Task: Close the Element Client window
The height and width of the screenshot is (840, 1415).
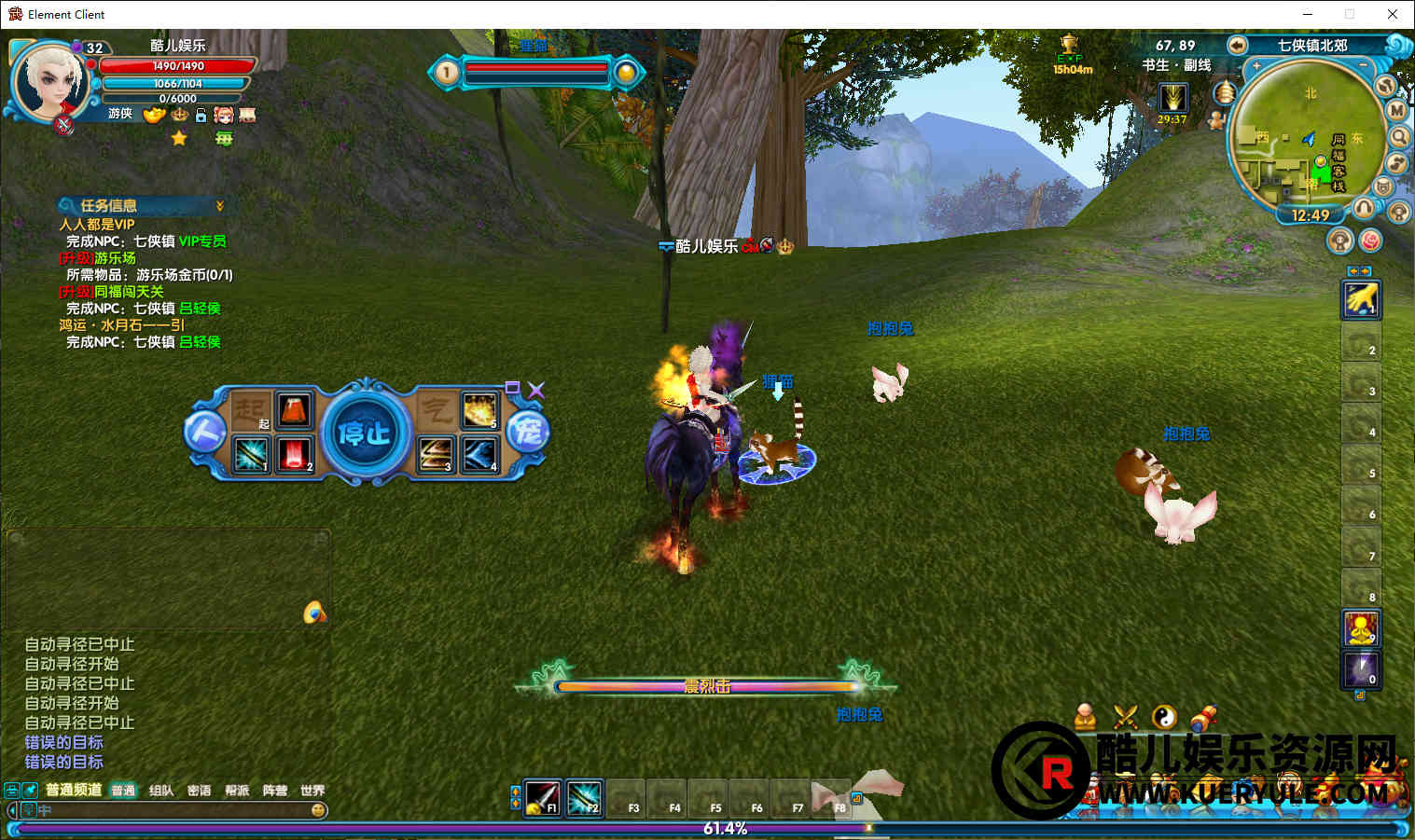Action: point(1392,14)
